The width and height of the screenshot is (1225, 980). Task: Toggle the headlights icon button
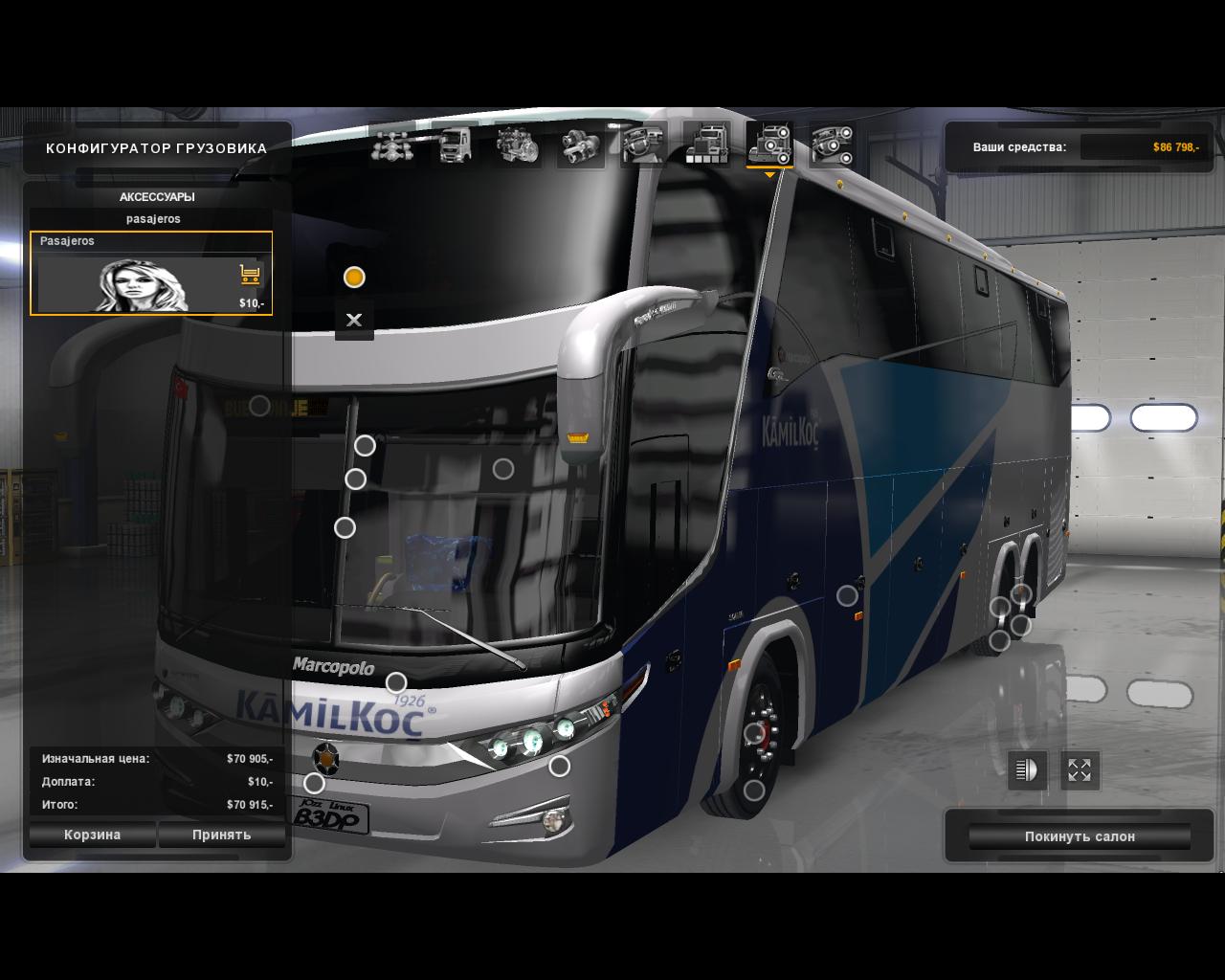[1027, 770]
